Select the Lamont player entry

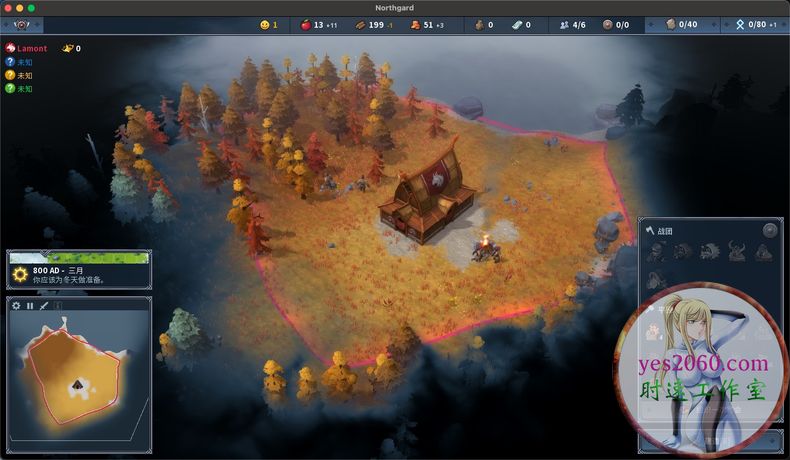30,48
